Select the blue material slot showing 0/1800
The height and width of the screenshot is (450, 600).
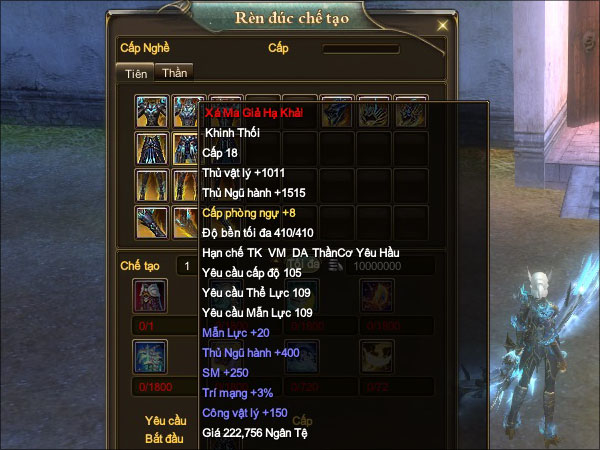tap(150, 357)
